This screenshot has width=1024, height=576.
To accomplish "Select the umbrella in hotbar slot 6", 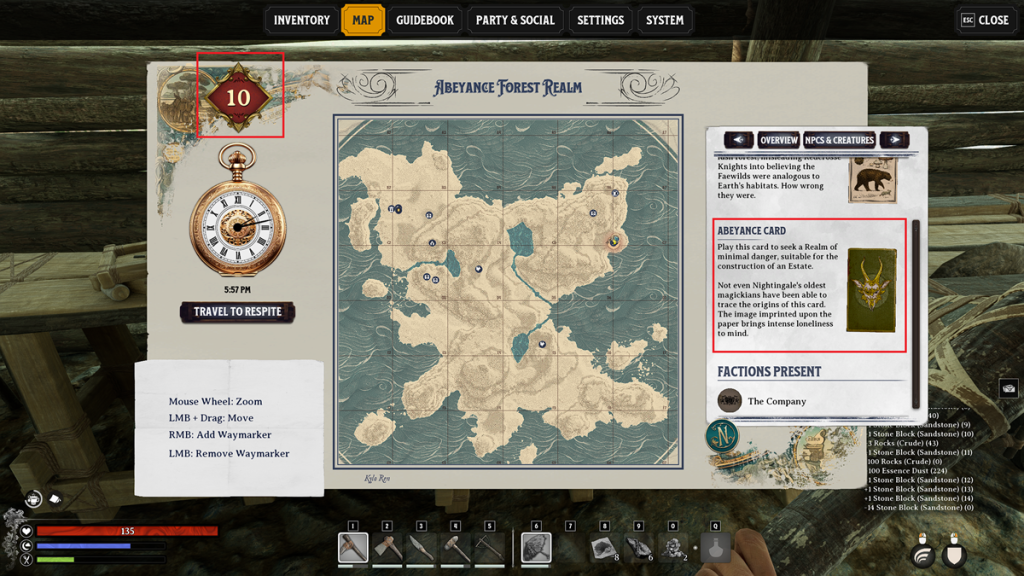I will click(536, 547).
